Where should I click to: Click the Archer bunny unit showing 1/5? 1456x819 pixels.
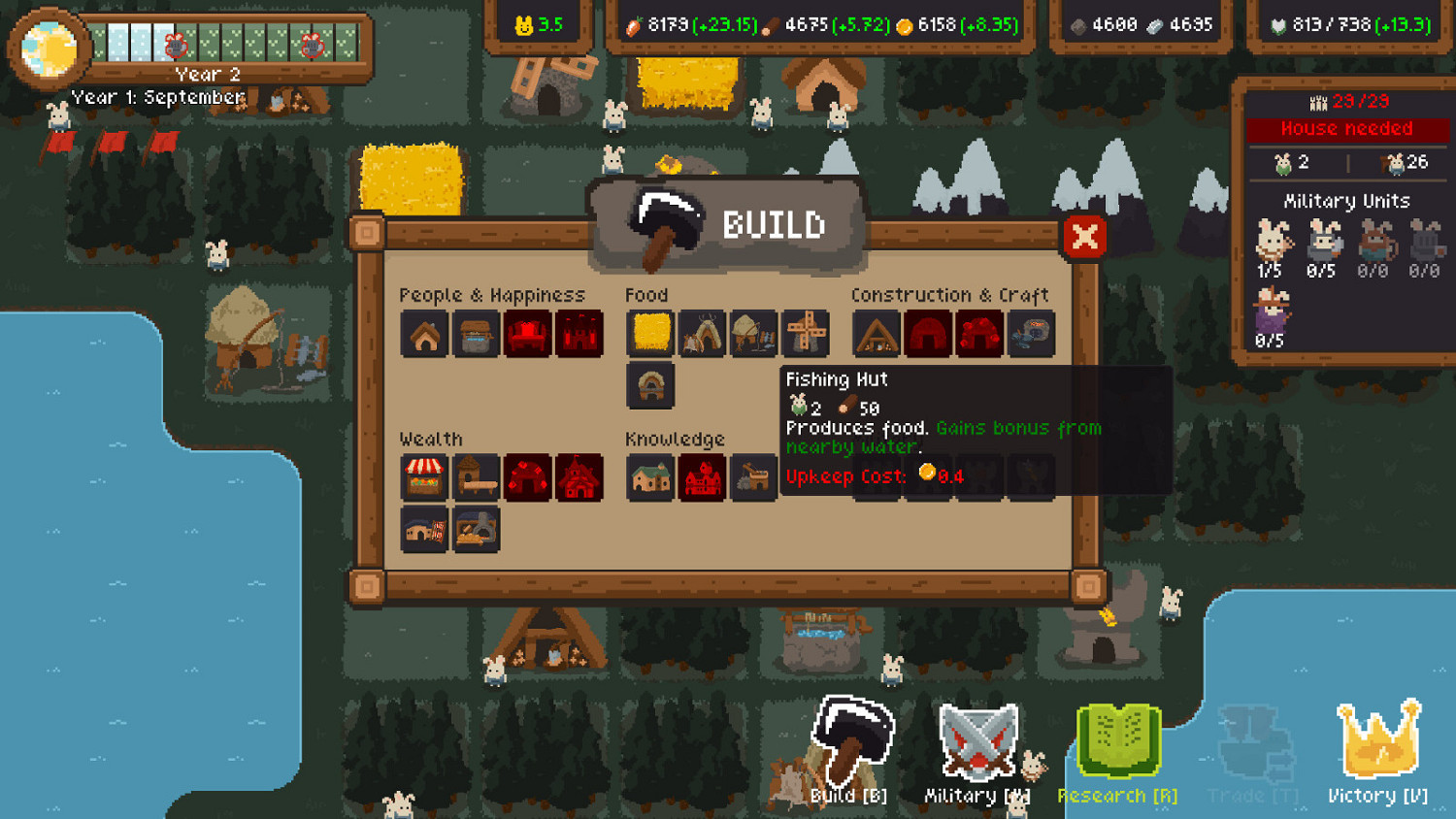(x=1273, y=243)
